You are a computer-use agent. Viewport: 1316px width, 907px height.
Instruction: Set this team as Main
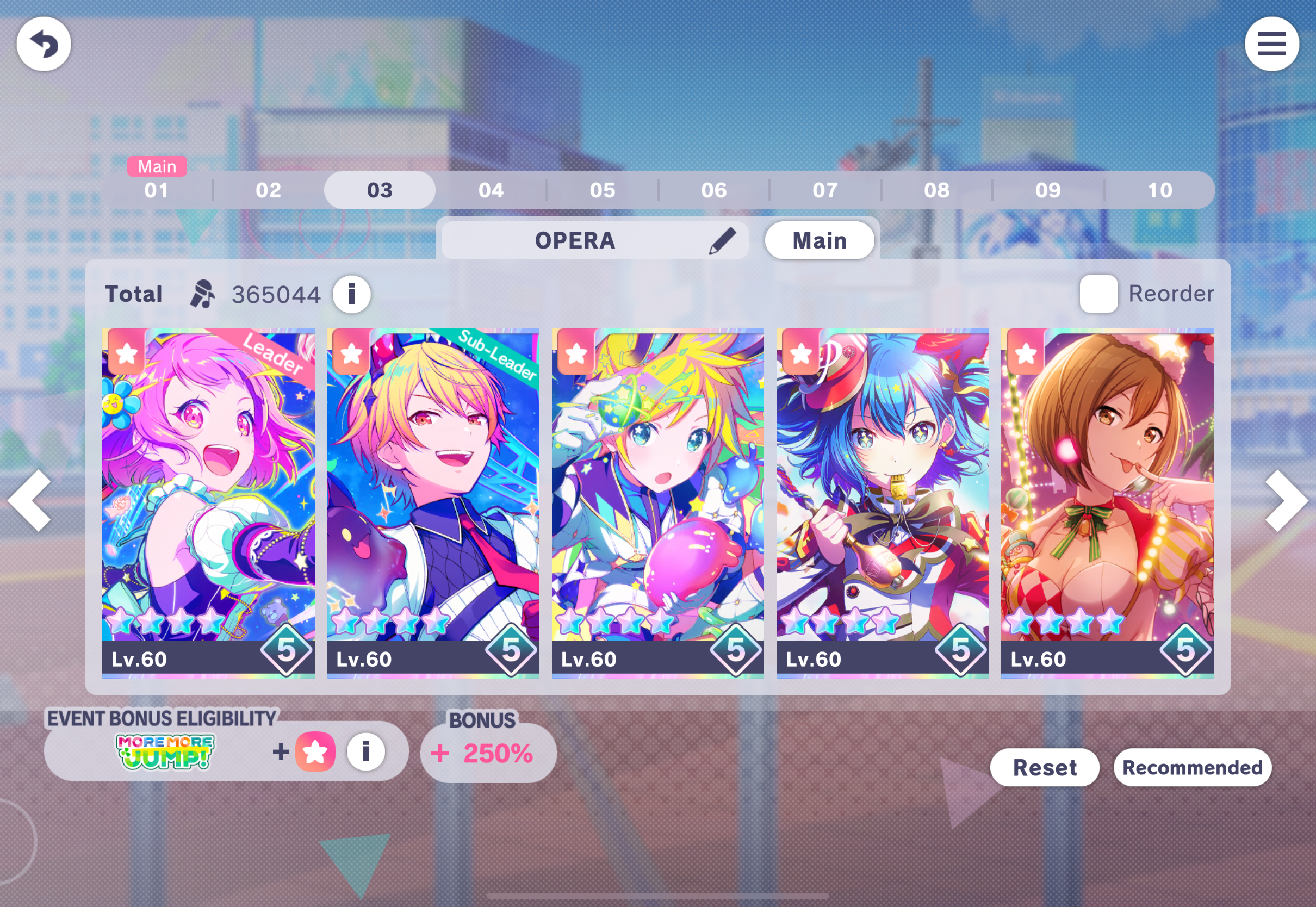(819, 240)
